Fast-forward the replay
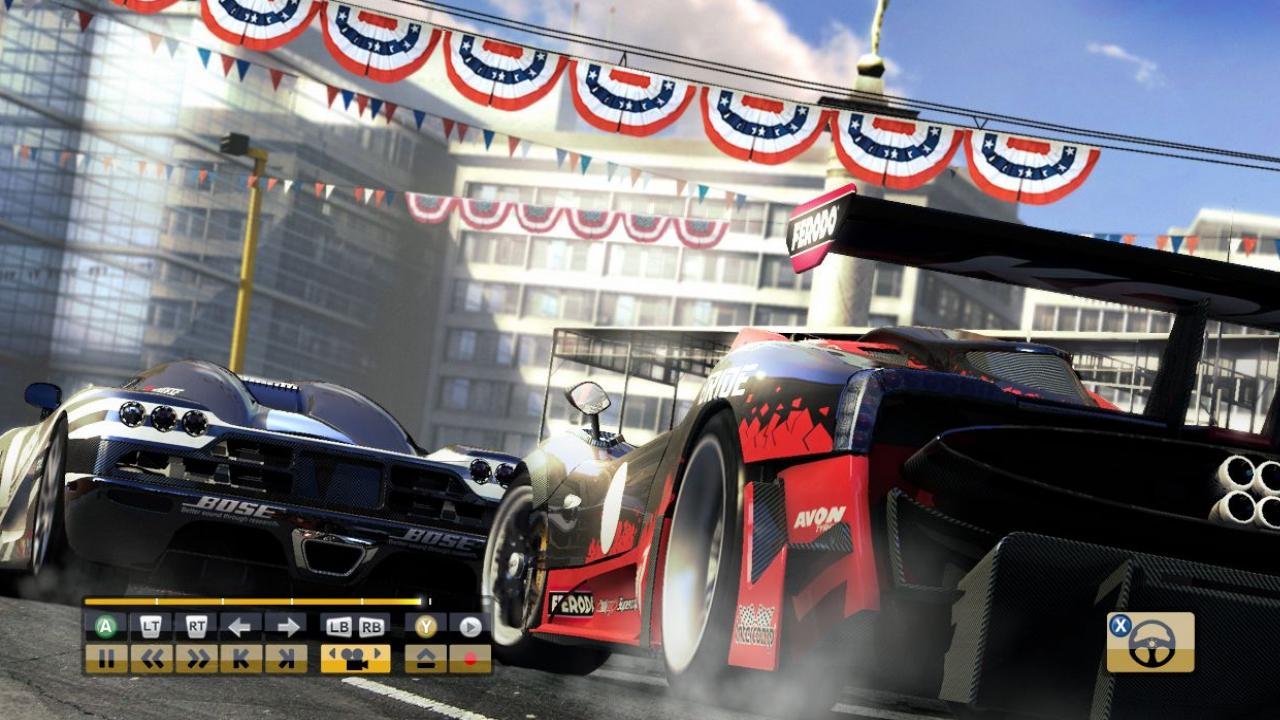This screenshot has width=1280, height=720. [x=200, y=658]
